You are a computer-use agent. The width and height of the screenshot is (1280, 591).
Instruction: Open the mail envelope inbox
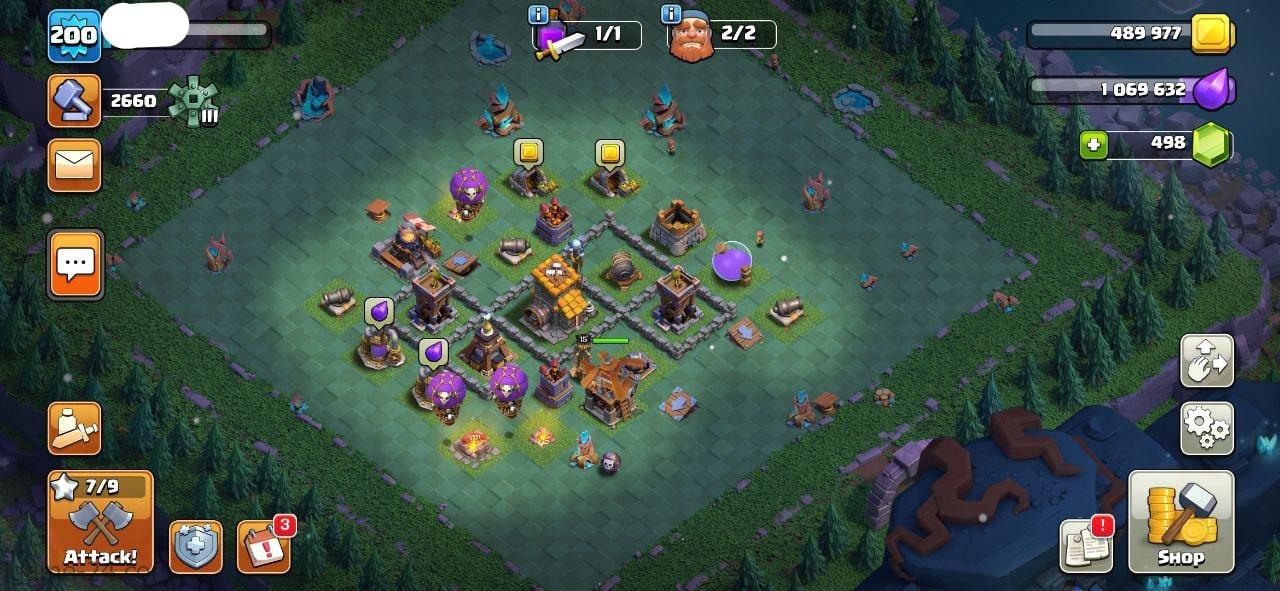75,165
